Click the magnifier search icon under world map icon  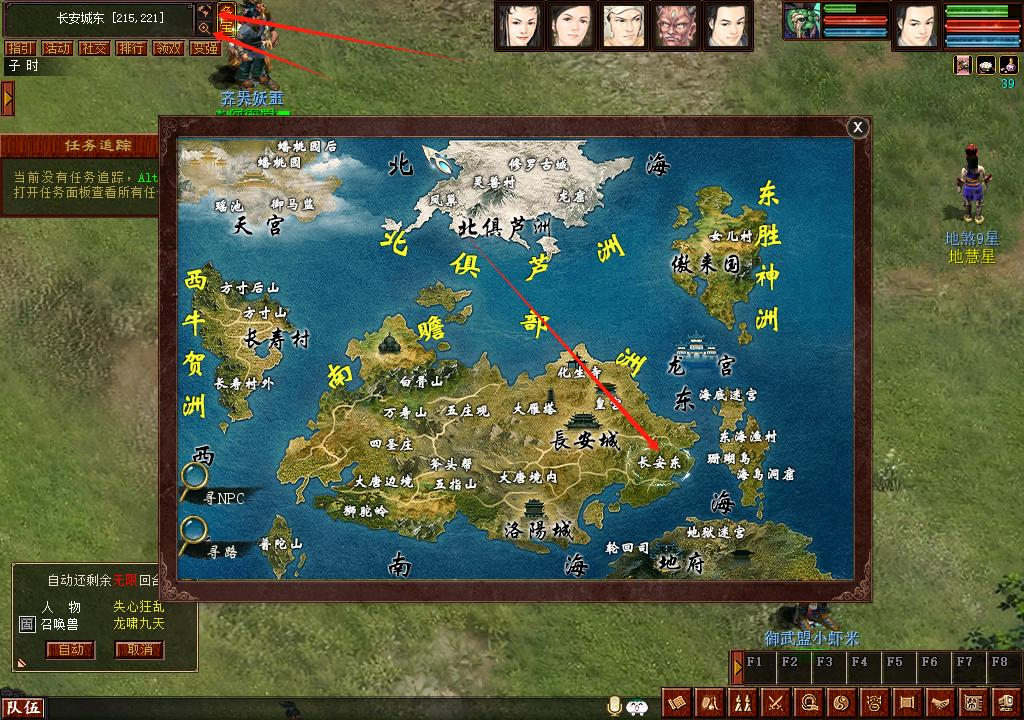click(205, 29)
